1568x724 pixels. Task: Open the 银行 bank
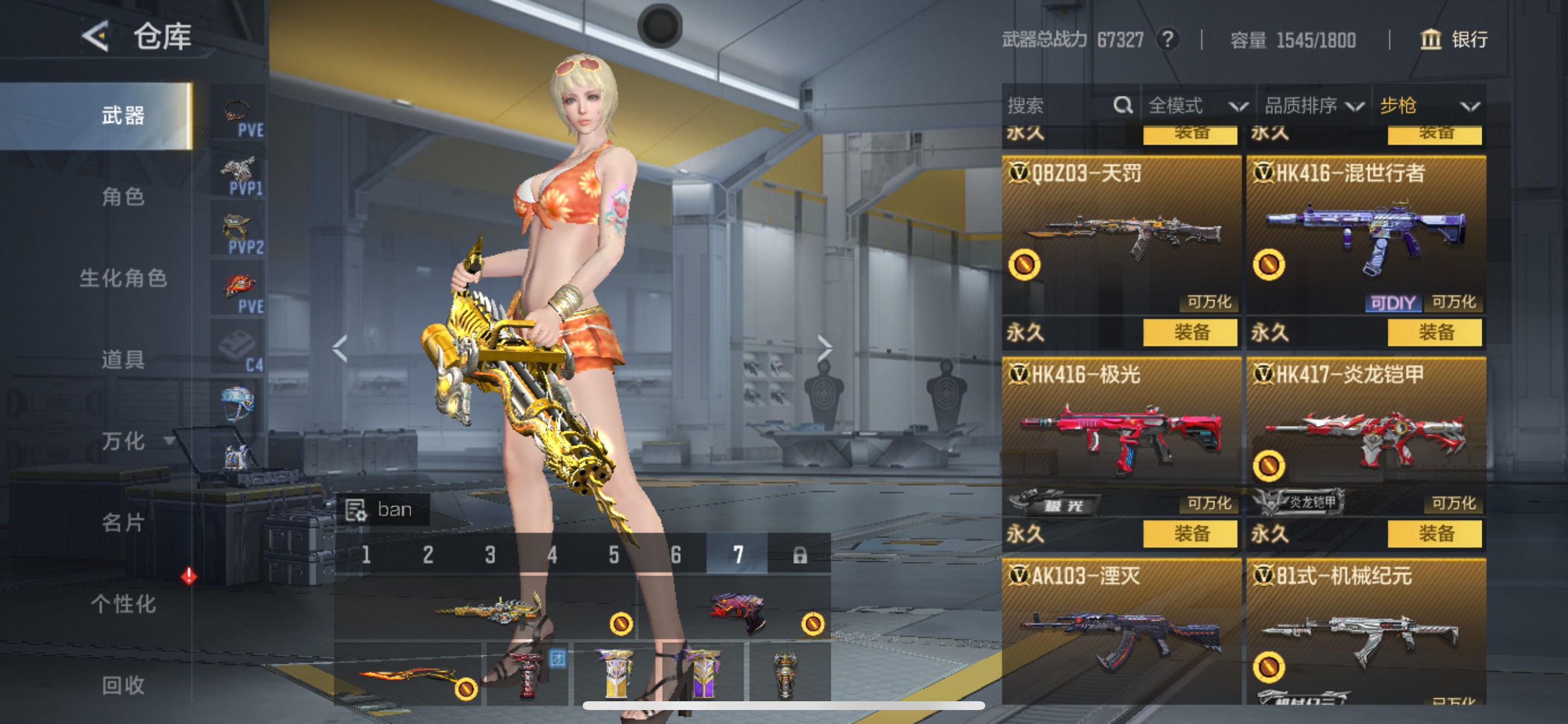tap(1454, 40)
